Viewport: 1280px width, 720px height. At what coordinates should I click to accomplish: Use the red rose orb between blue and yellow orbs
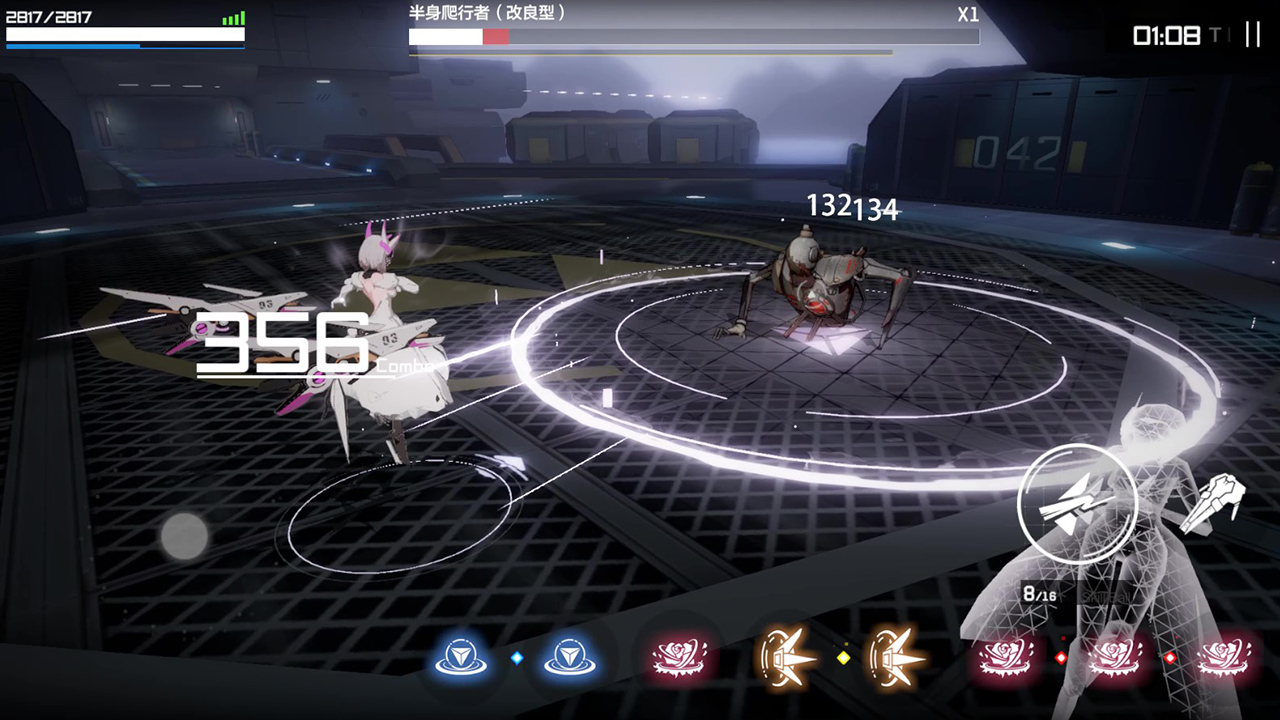tap(681, 658)
